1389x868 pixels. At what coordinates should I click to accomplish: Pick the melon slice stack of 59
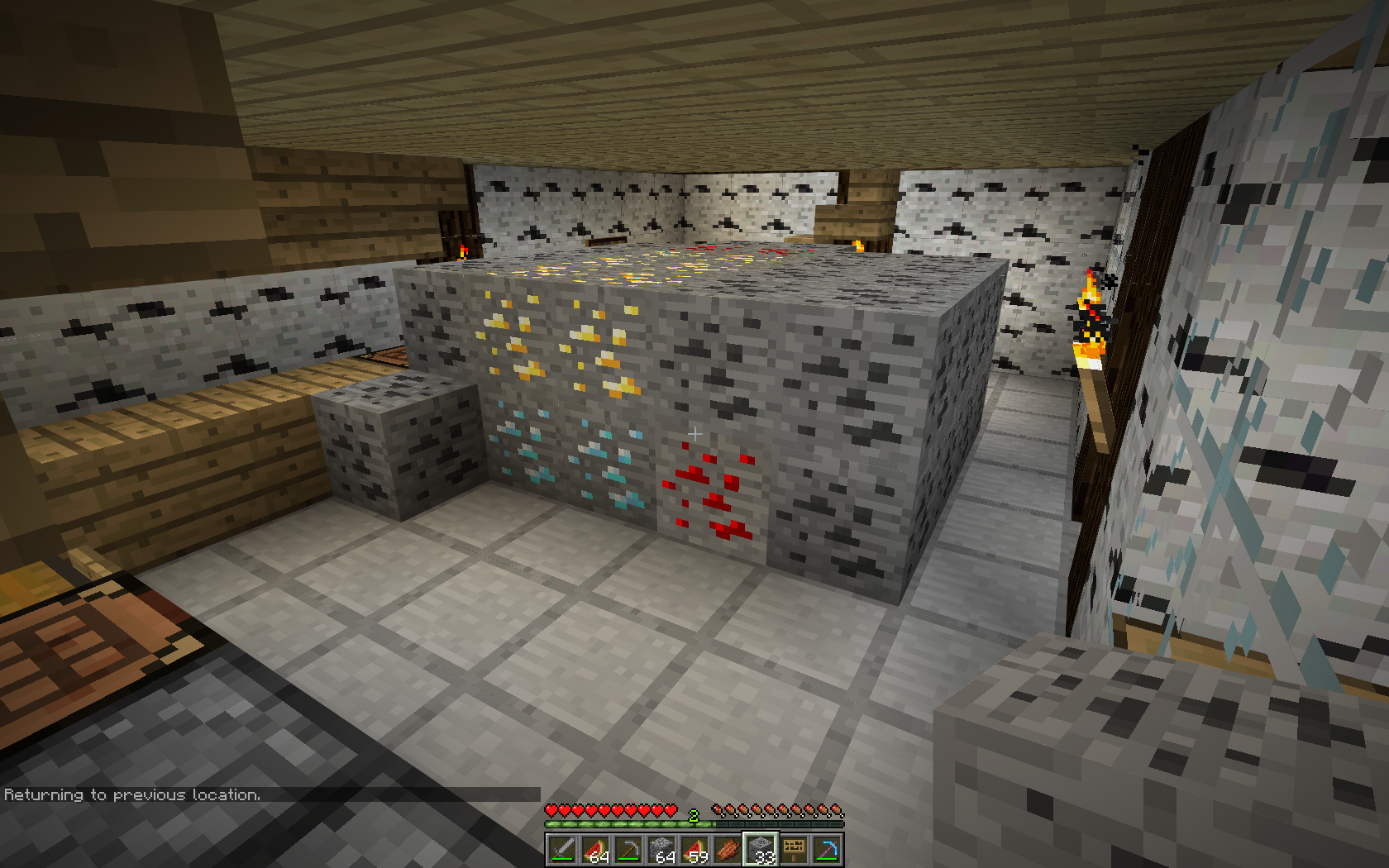[694, 849]
